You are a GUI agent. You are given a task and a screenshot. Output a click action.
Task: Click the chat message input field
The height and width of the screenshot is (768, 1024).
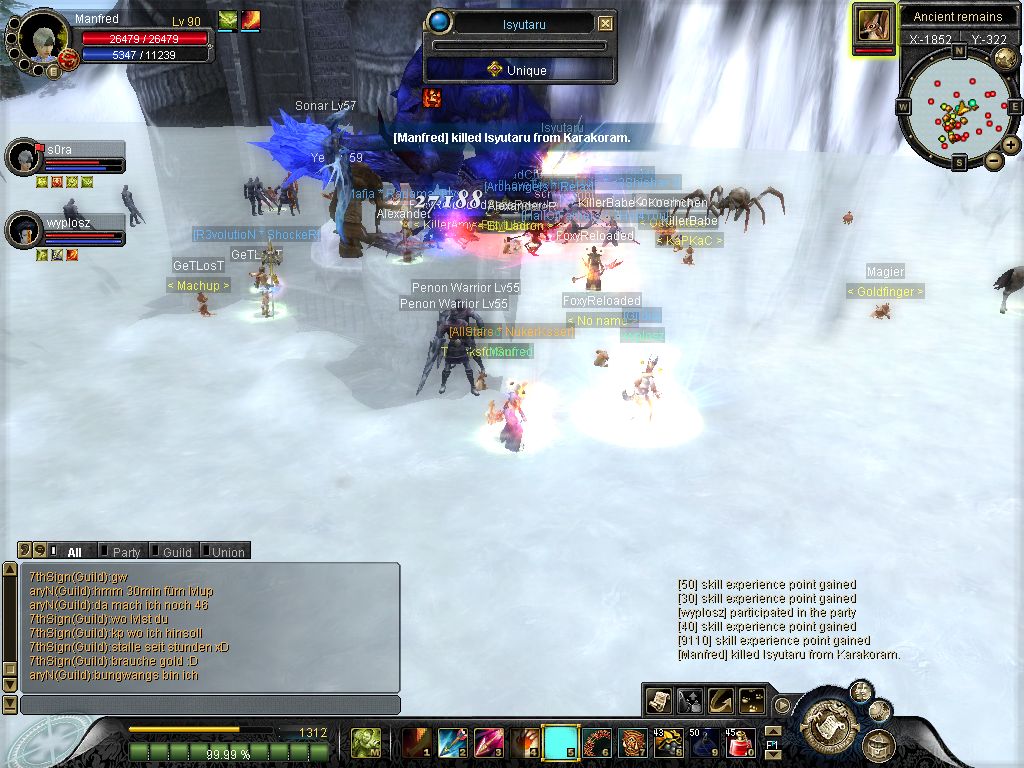coord(210,705)
